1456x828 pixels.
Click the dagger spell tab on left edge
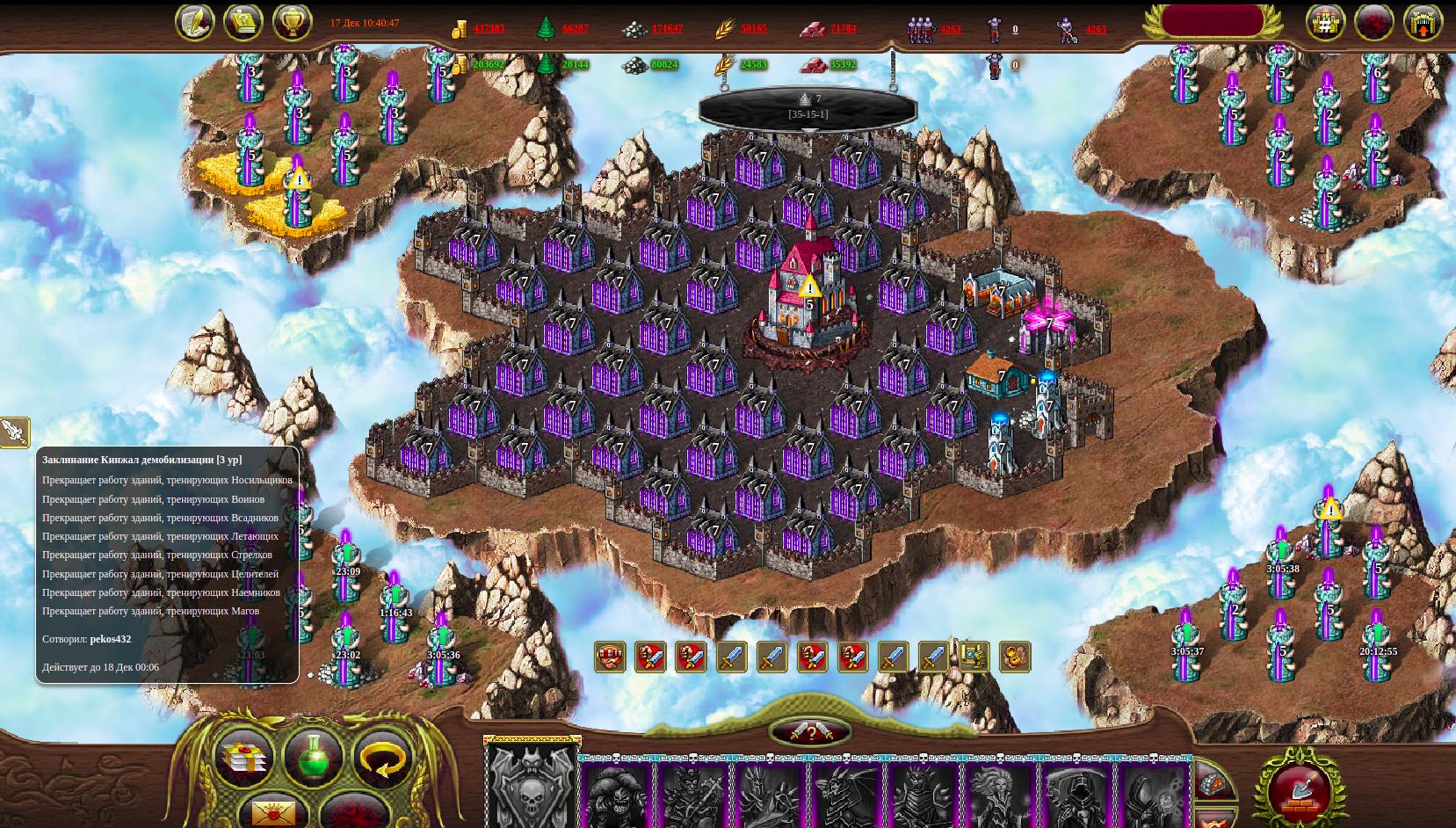tap(14, 432)
